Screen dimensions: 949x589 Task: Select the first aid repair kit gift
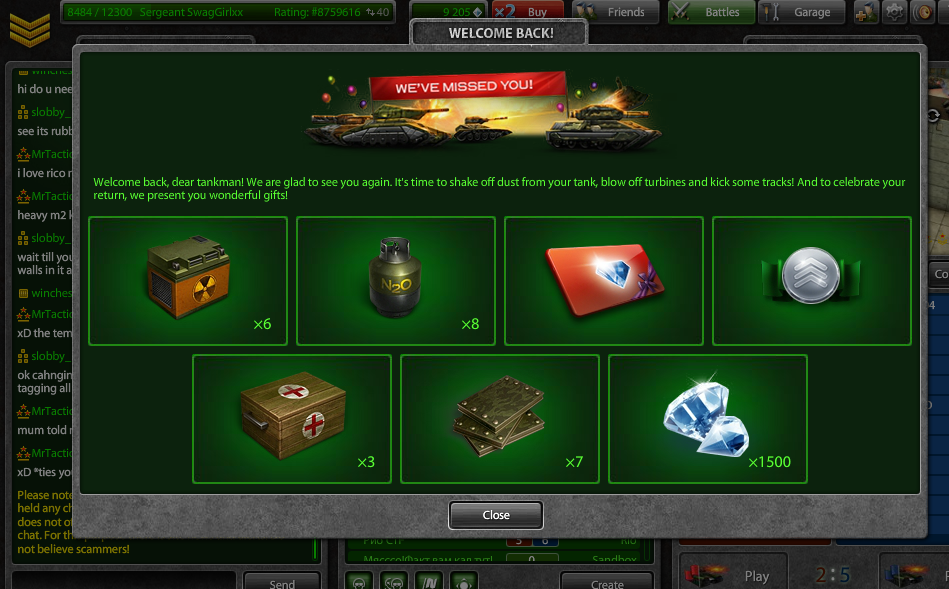tap(292, 419)
